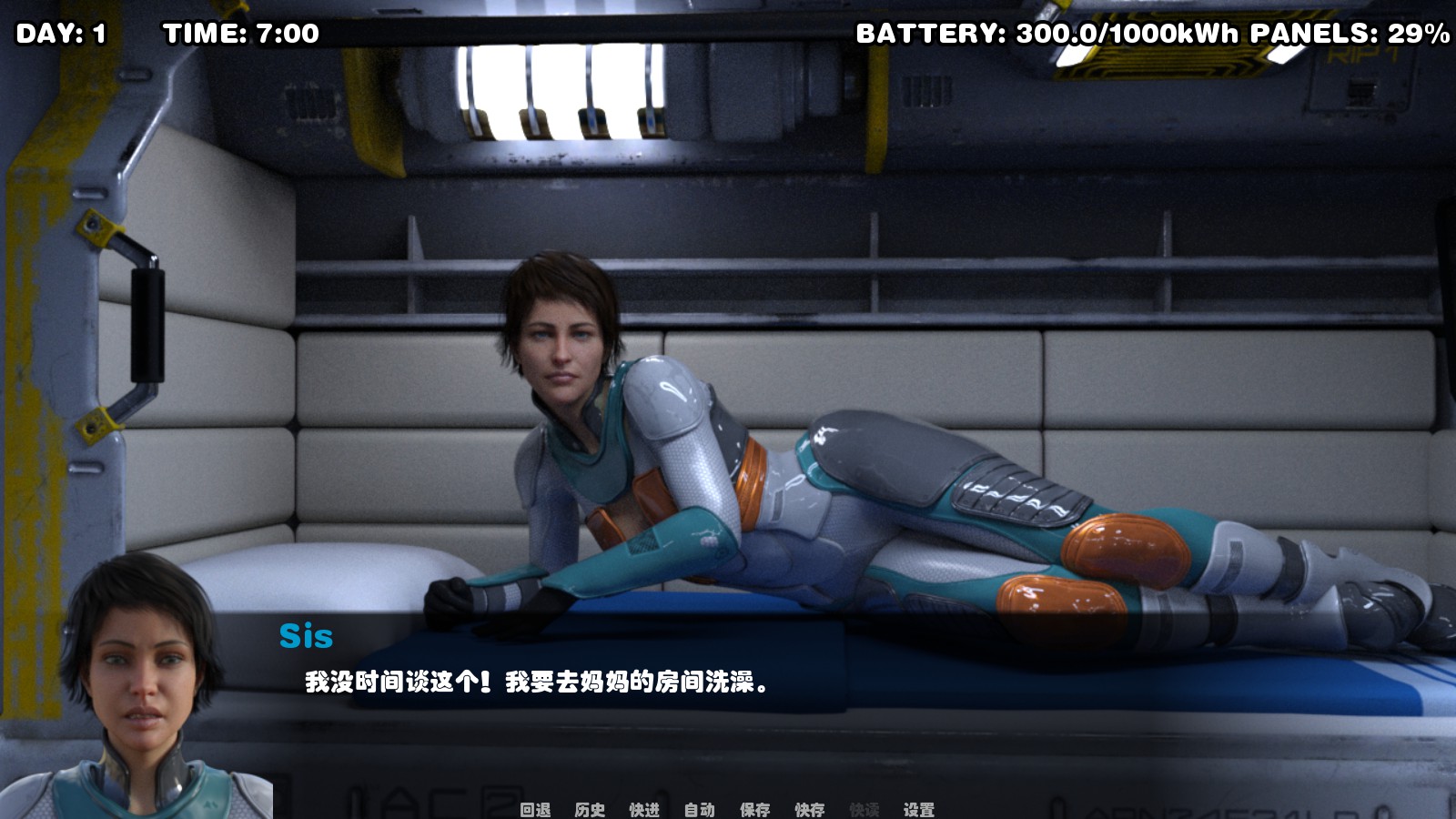Click 回退 to rewind the dialogue
Viewport: 1456px width, 819px height.
pyautogui.click(x=535, y=808)
